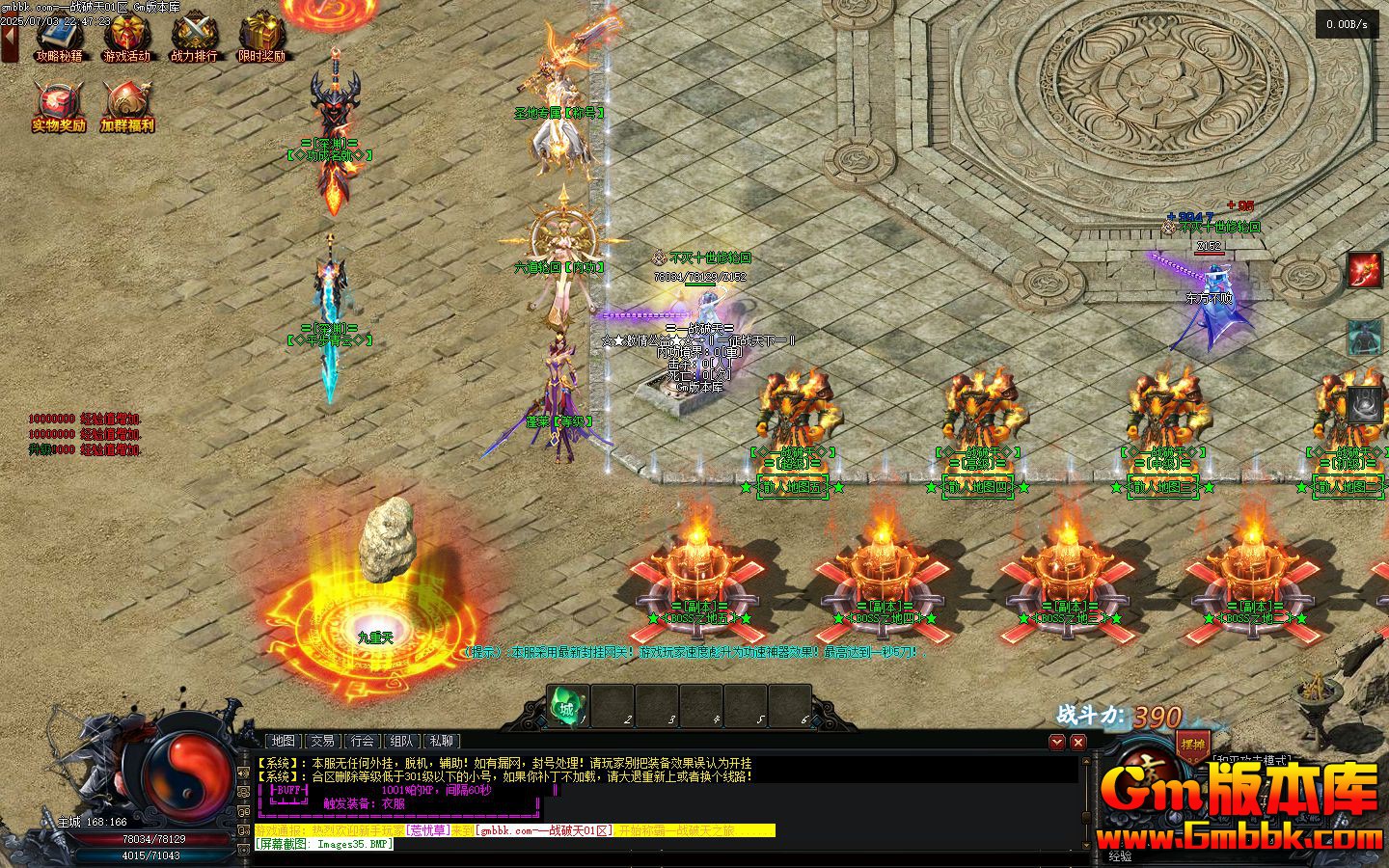Click the blue demon buff icon on right edge
This screenshot has height=868, width=1389.
point(1364,338)
